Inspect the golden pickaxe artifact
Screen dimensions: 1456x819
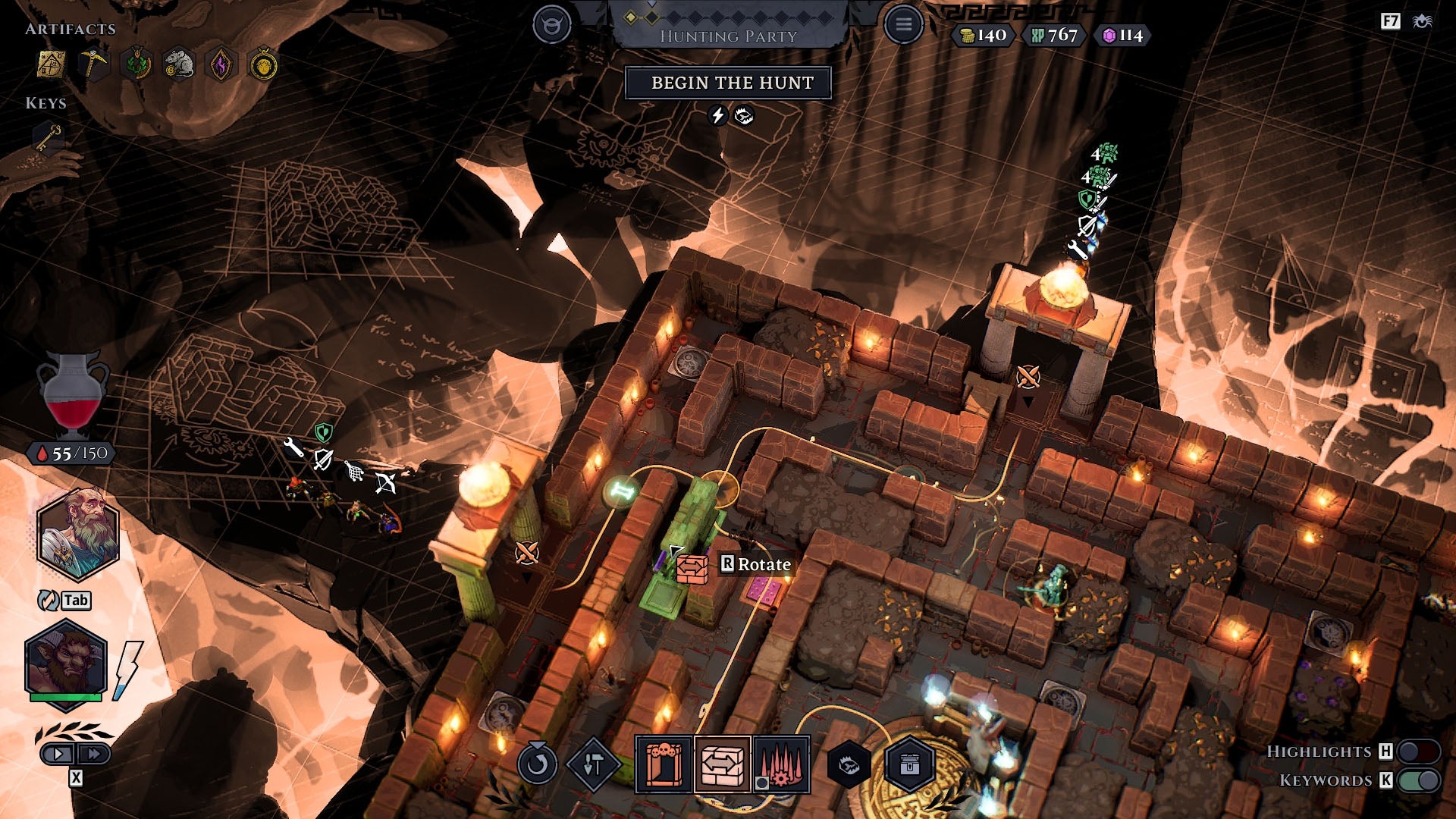(x=94, y=65)
